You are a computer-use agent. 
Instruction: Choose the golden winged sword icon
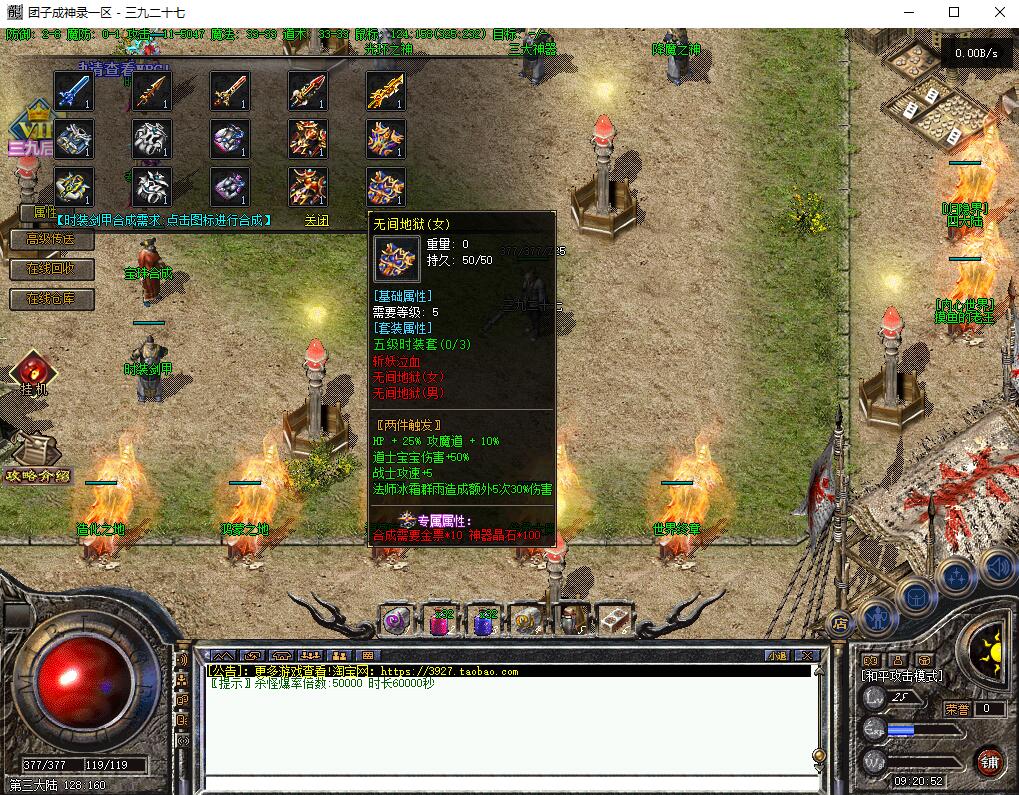coord(386,91)
